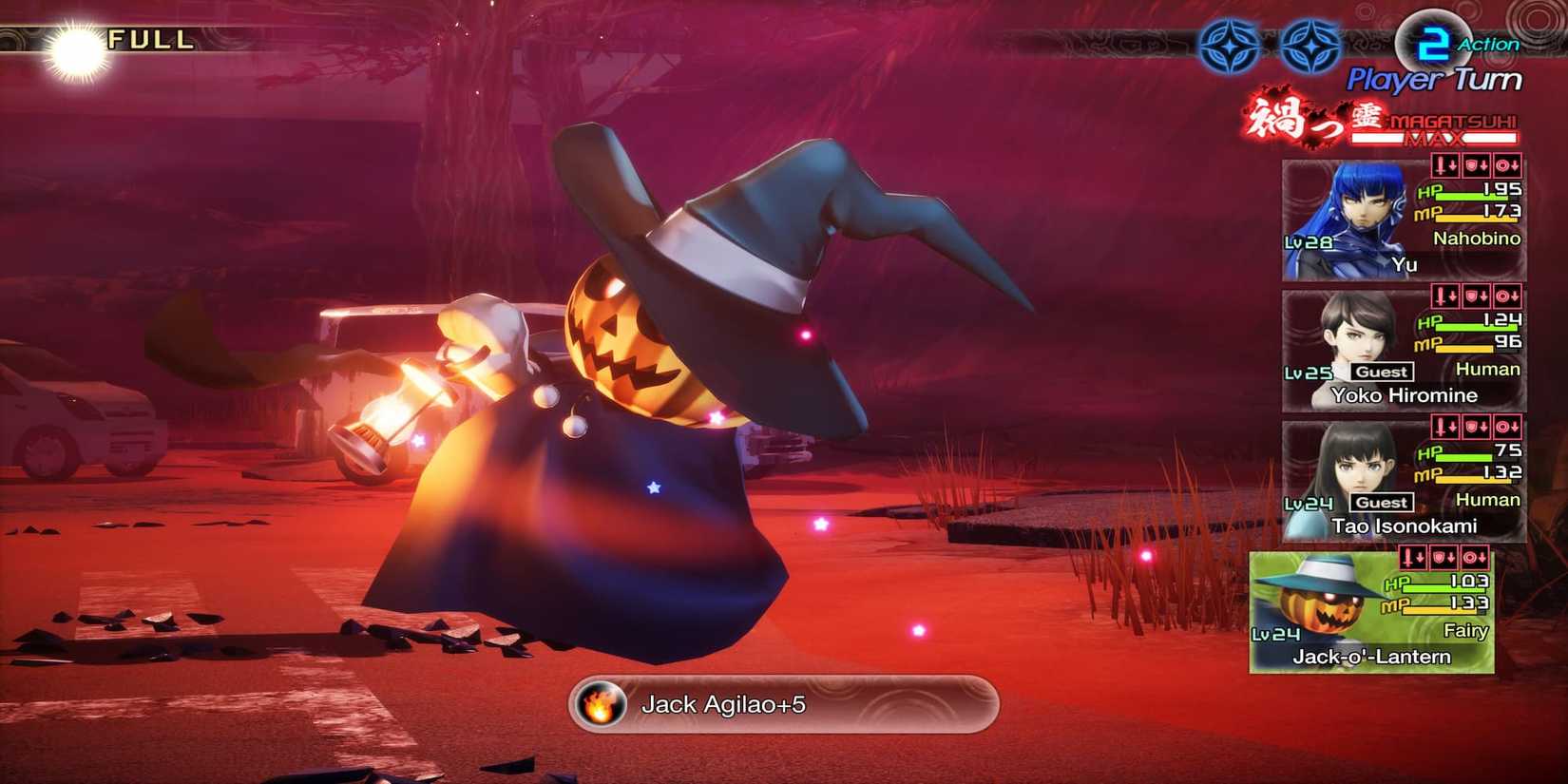The height and width of the screenshot is (784, 1568).
Task: Click the 2 Action counter
Action: click(1432, 43)
